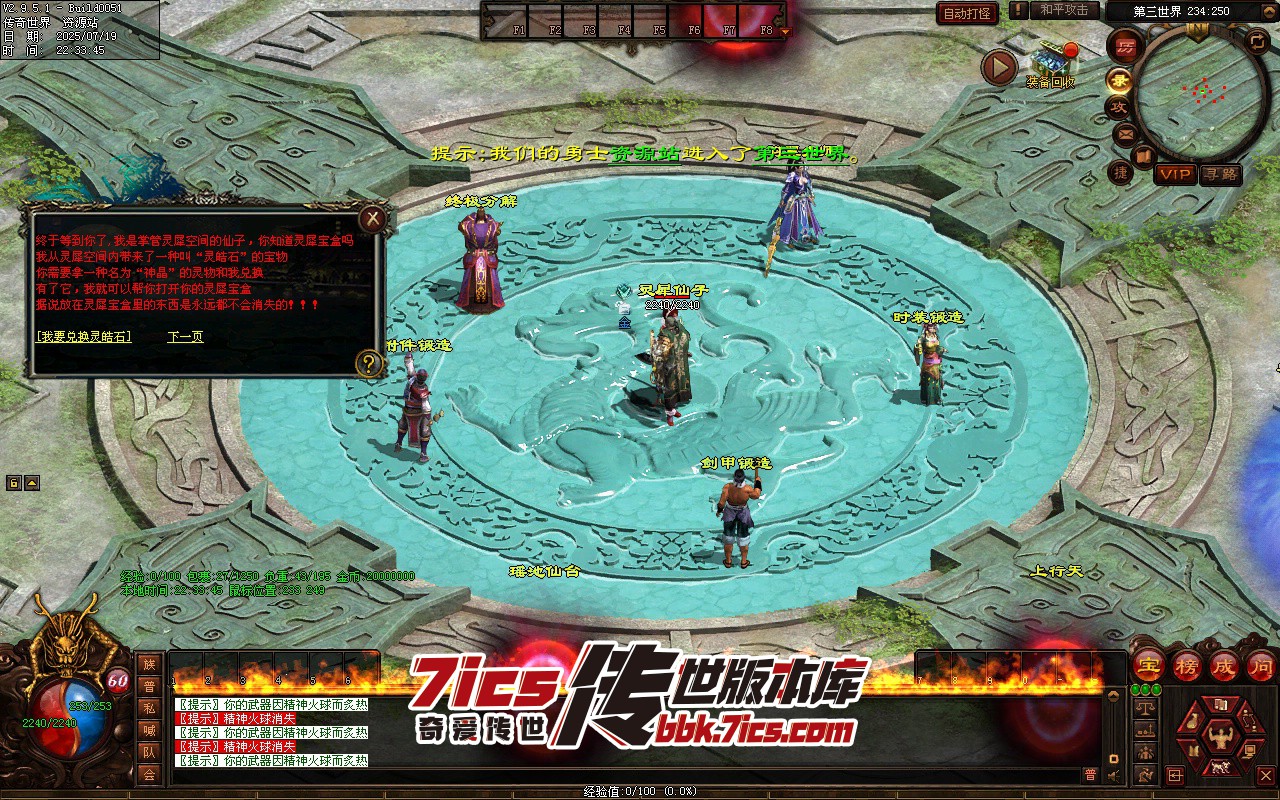Open the balance scales trade icon
Viewport: 1280px width, 800px height.
[1146, 707]
